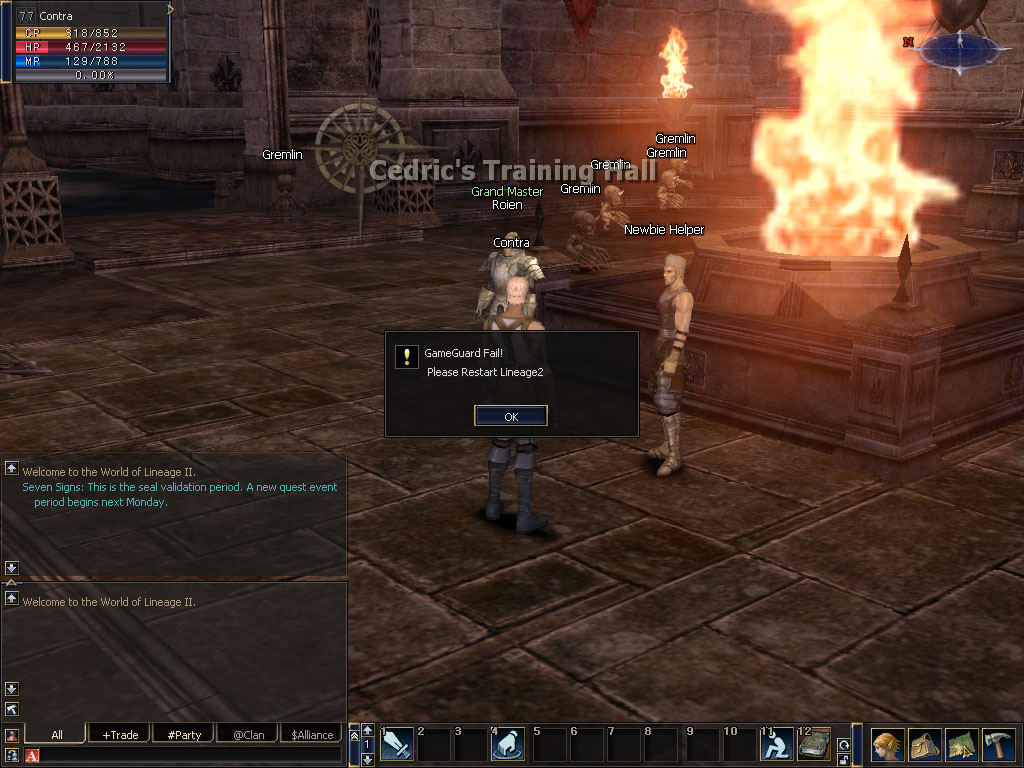1024x768 pixels.
Task: Switch to the All chat tab
Action: tap(56, 734)
